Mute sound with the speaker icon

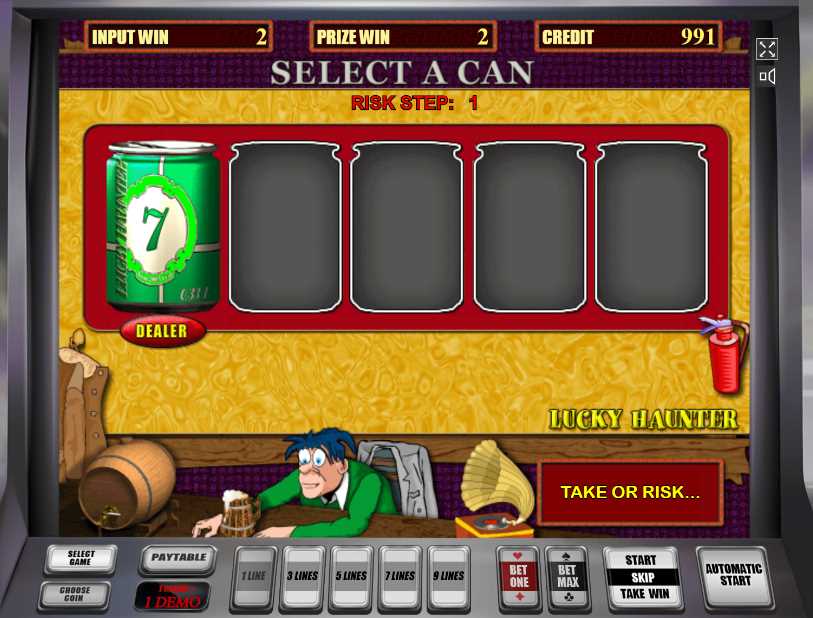[x=767, y=76]
